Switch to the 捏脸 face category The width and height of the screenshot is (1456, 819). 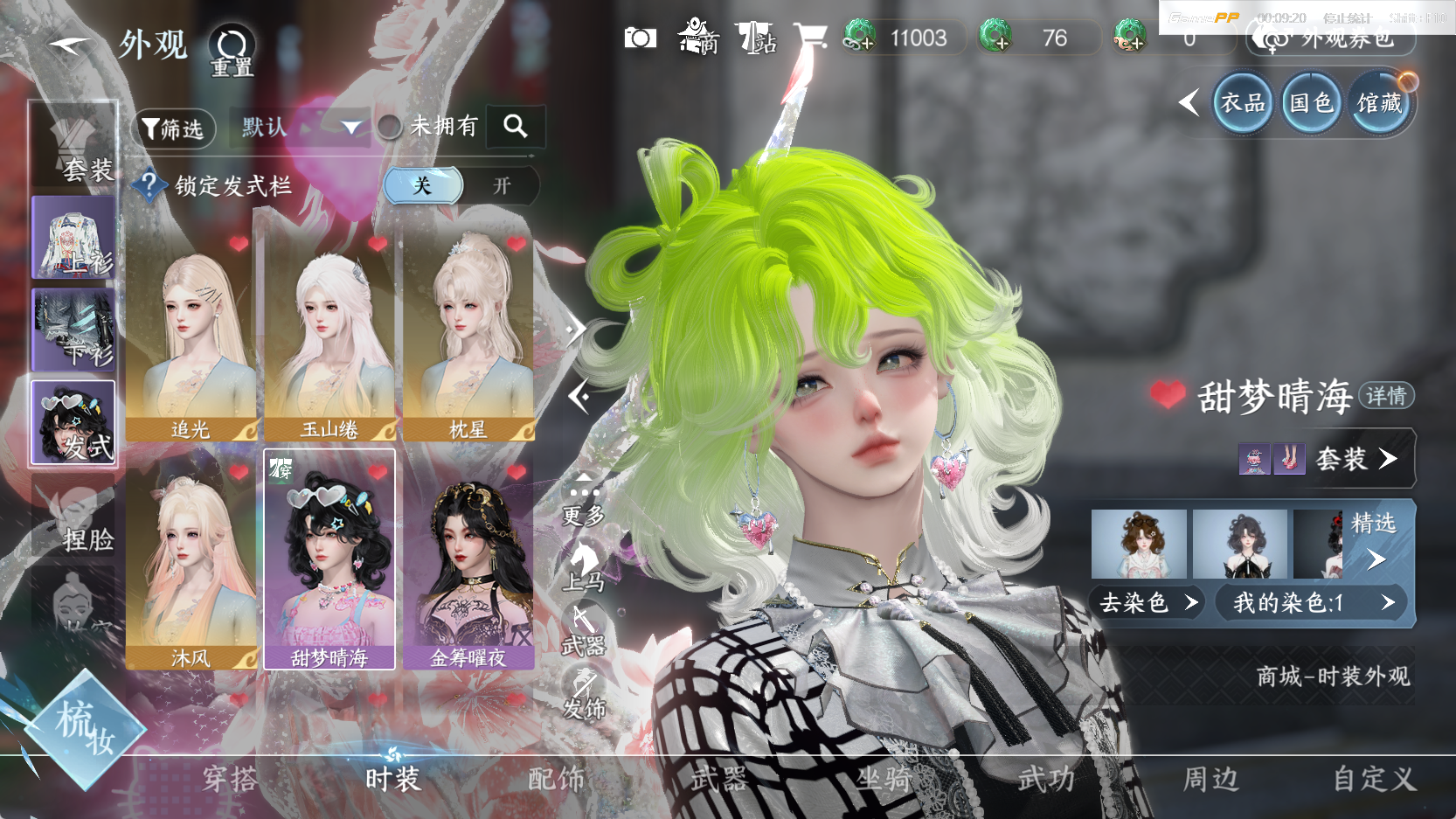pyautogui.click(x=74, y=520)
